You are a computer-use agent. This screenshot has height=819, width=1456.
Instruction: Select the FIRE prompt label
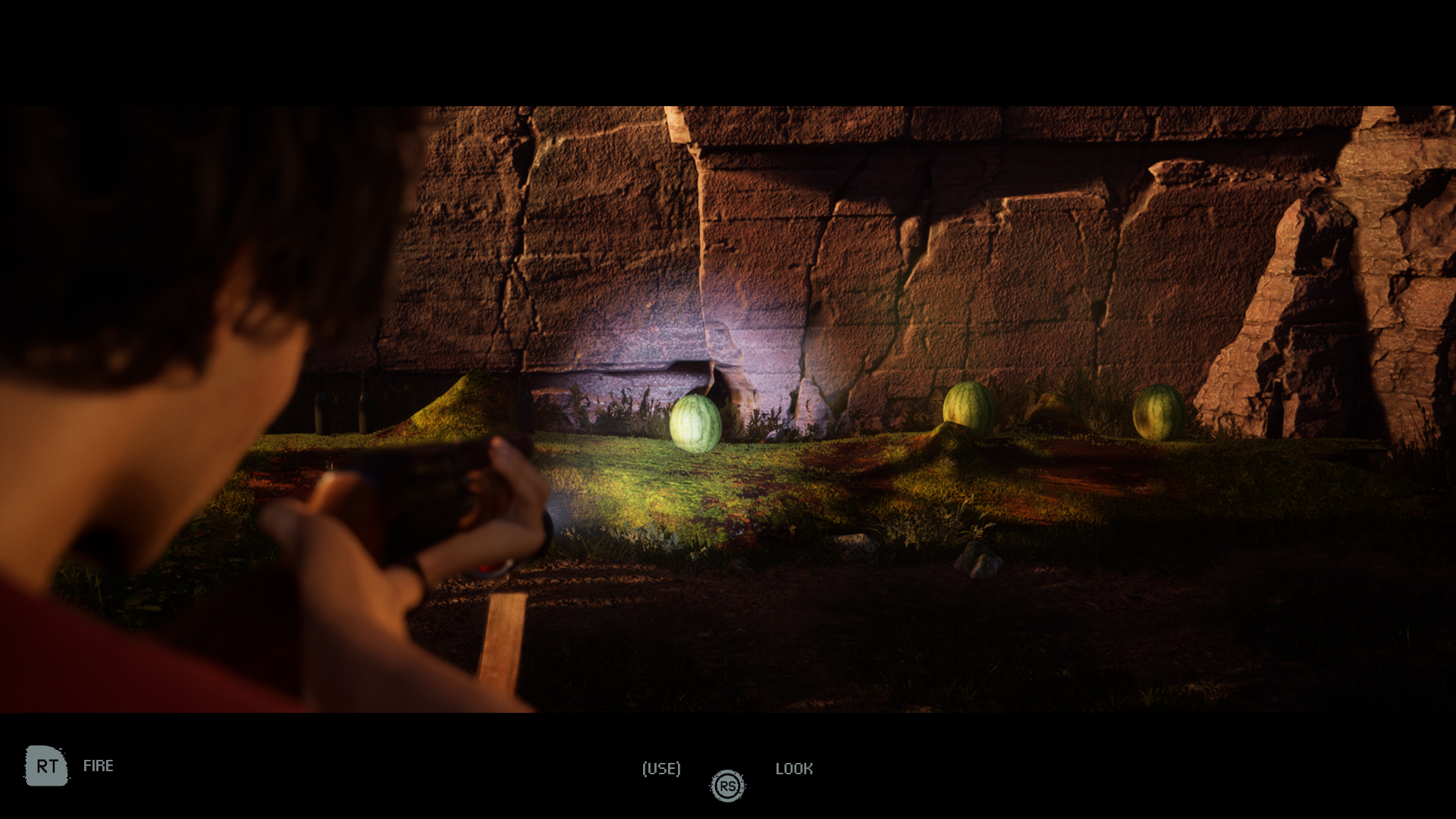(x=99, y=766)
